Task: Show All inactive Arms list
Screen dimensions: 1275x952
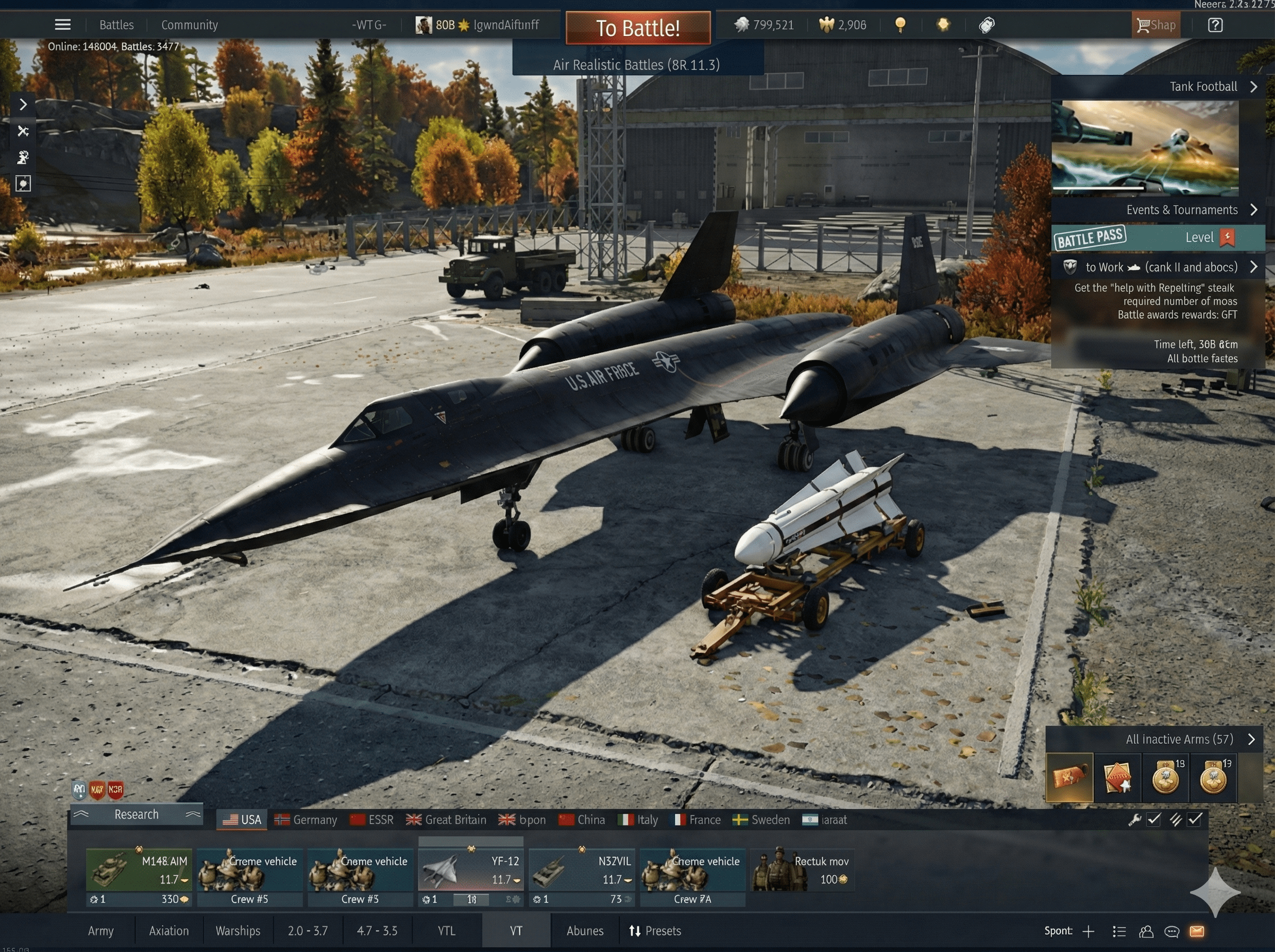Action: click(1180, 739)
